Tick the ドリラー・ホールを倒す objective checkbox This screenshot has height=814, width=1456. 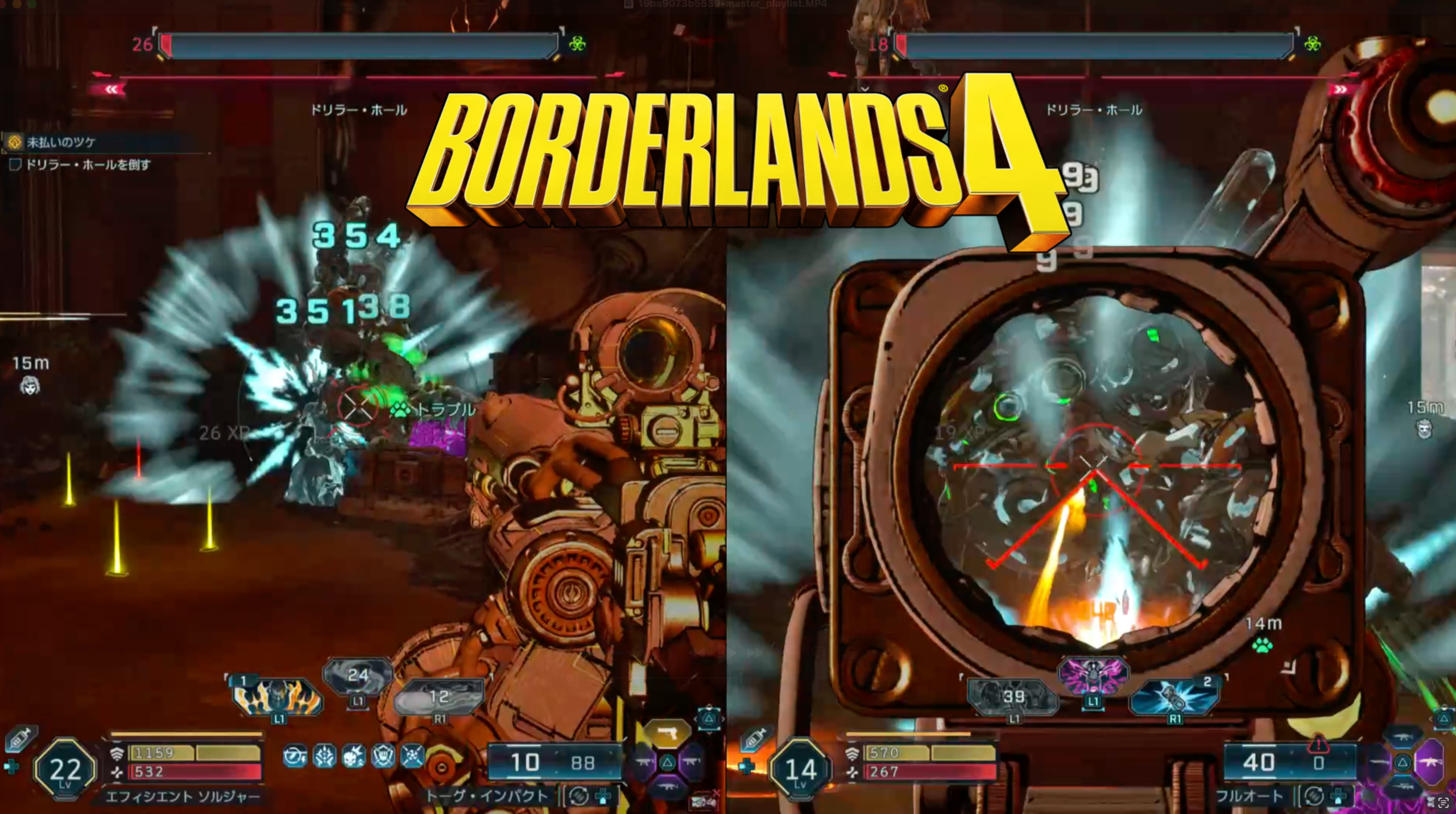(x=15, y=165)
